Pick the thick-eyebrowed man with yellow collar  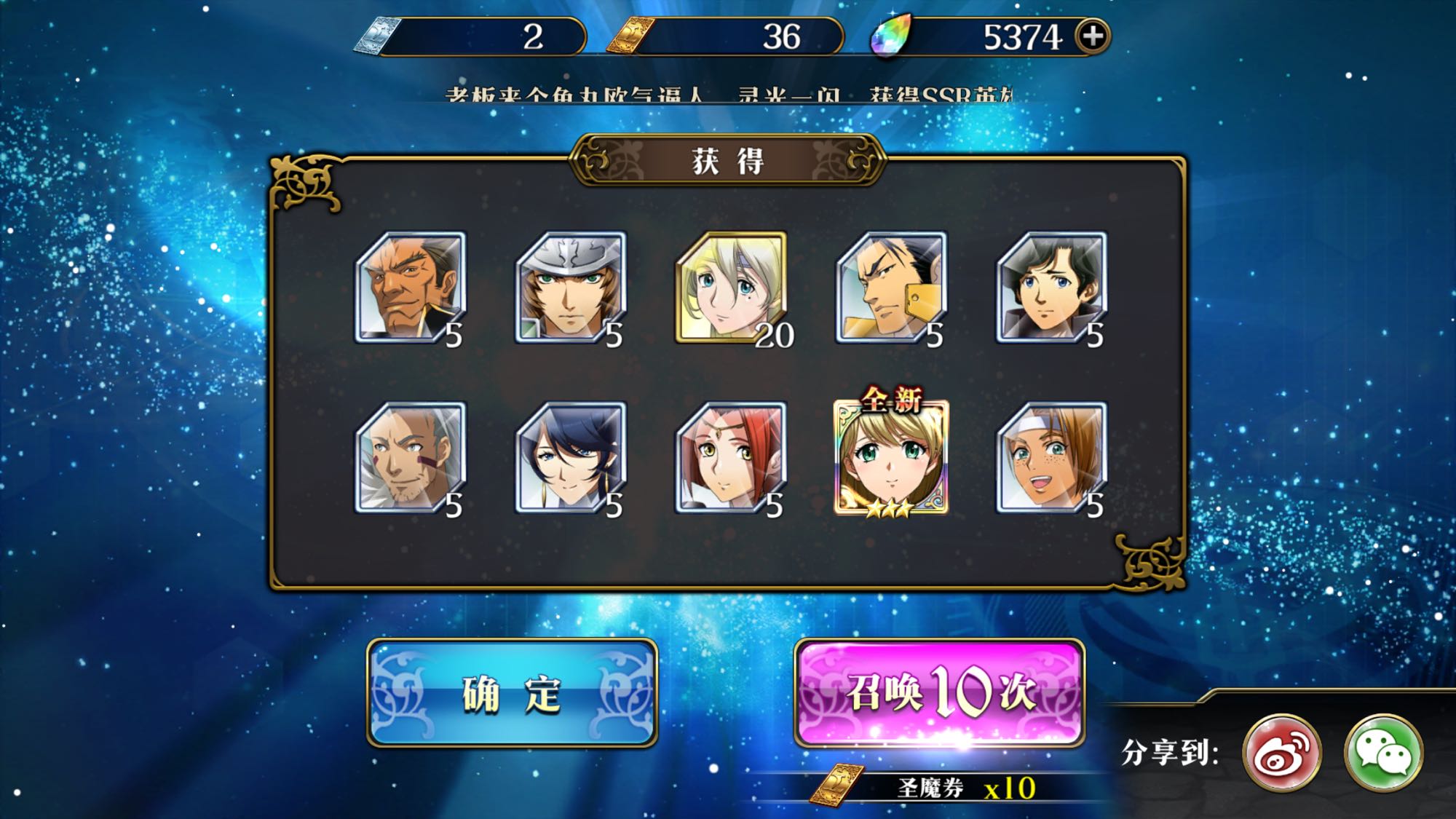point(891,288)
